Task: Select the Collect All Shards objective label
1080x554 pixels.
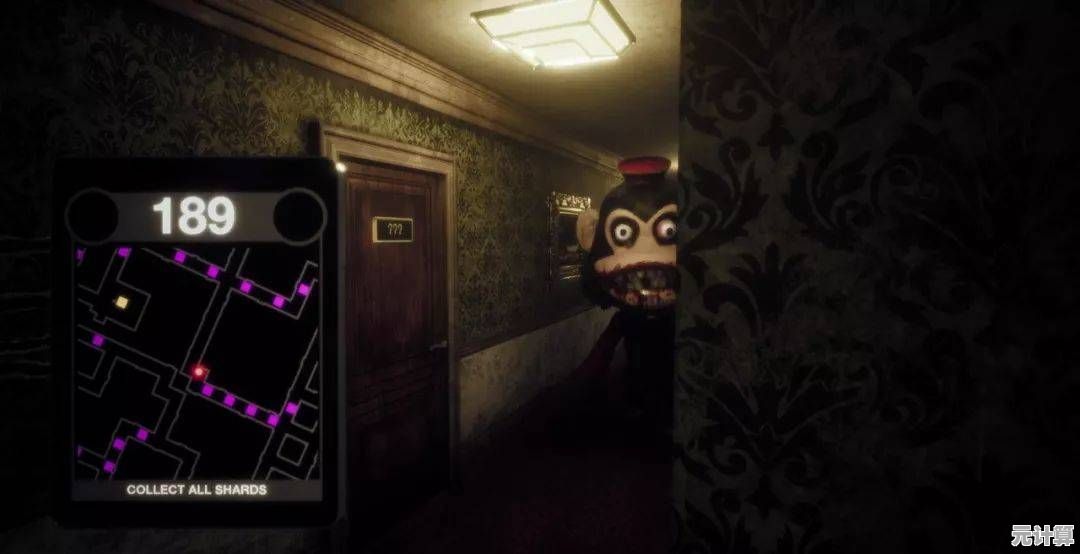Action: (196, 490)
